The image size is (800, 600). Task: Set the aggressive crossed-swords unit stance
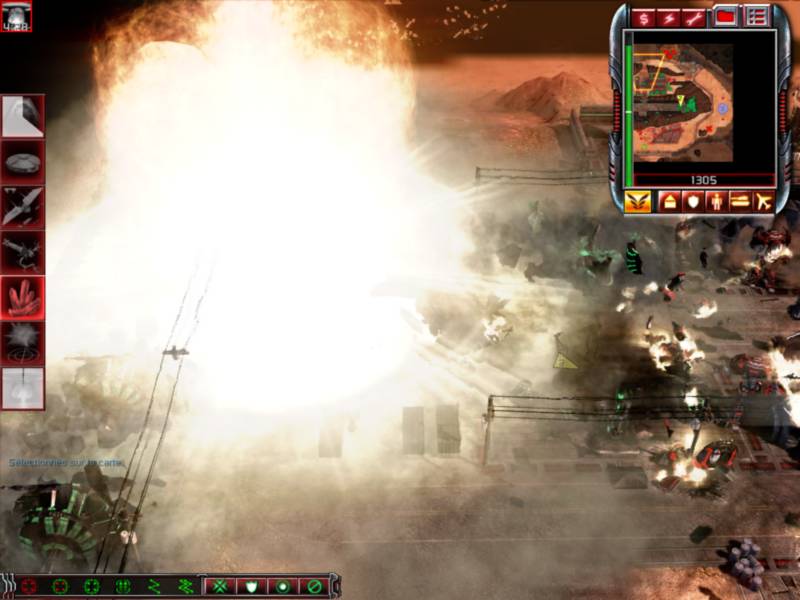[x=221, y=585]
